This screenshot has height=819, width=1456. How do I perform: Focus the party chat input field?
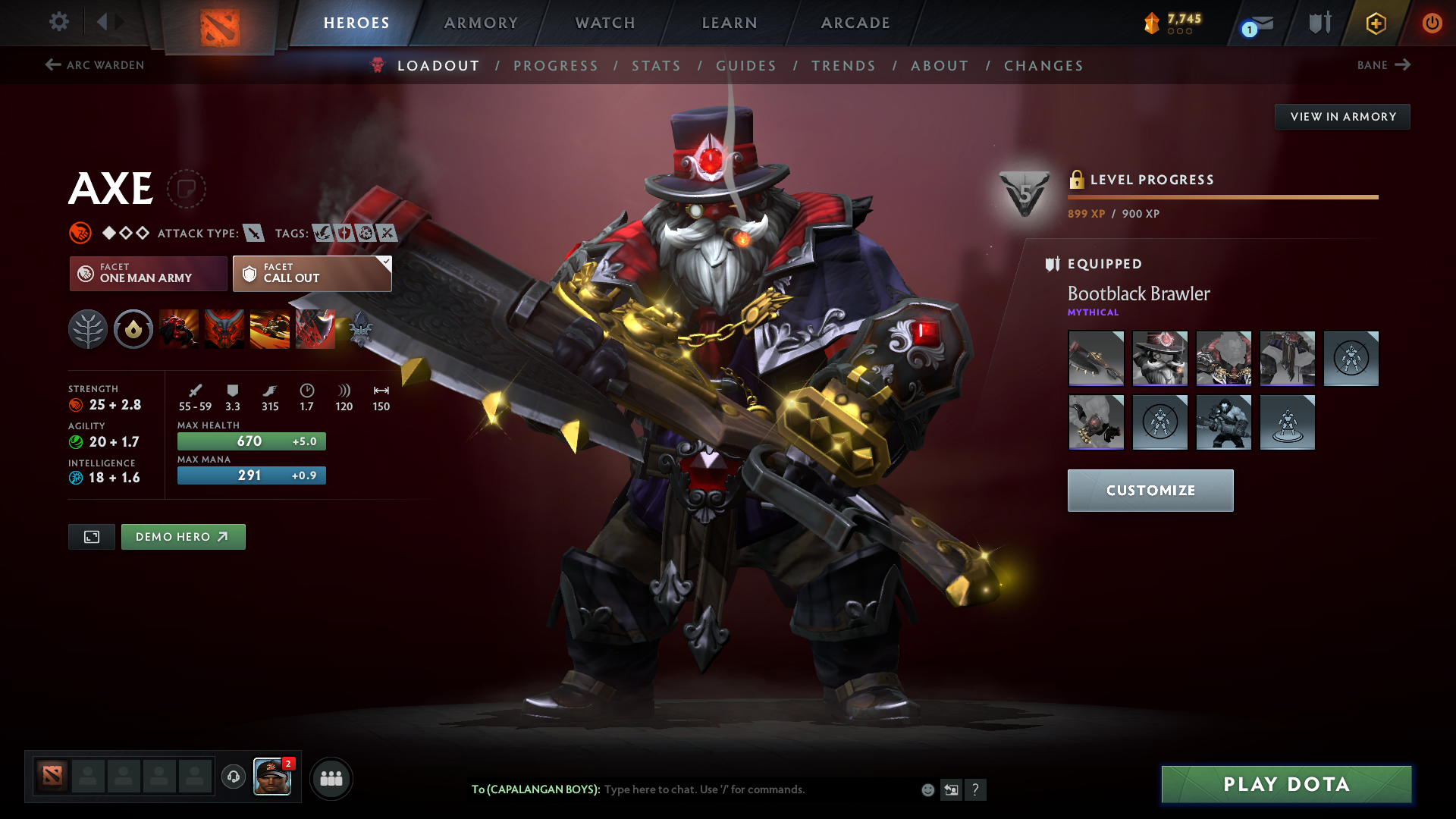(758, 789)
